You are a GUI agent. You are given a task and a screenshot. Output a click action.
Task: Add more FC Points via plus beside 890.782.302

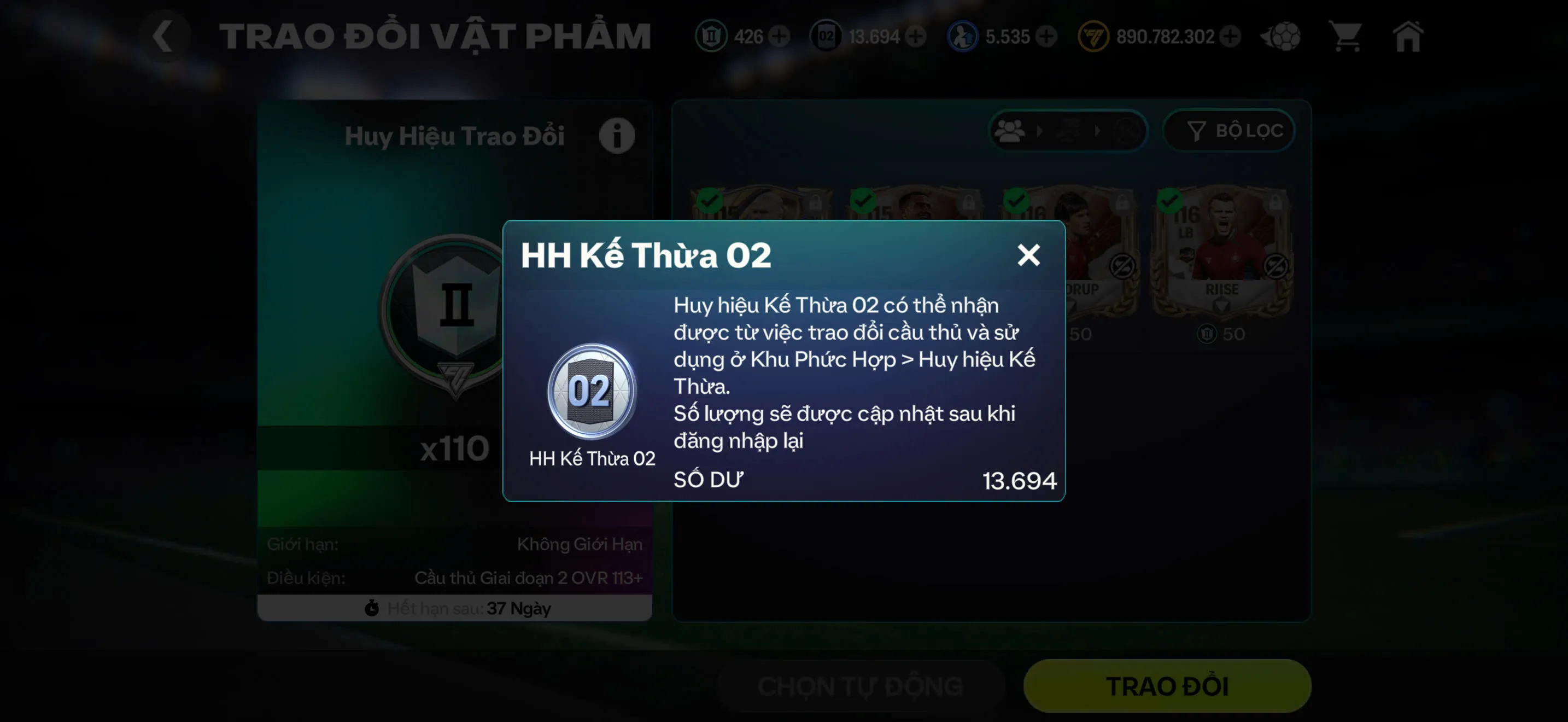tap(1231, 37)
